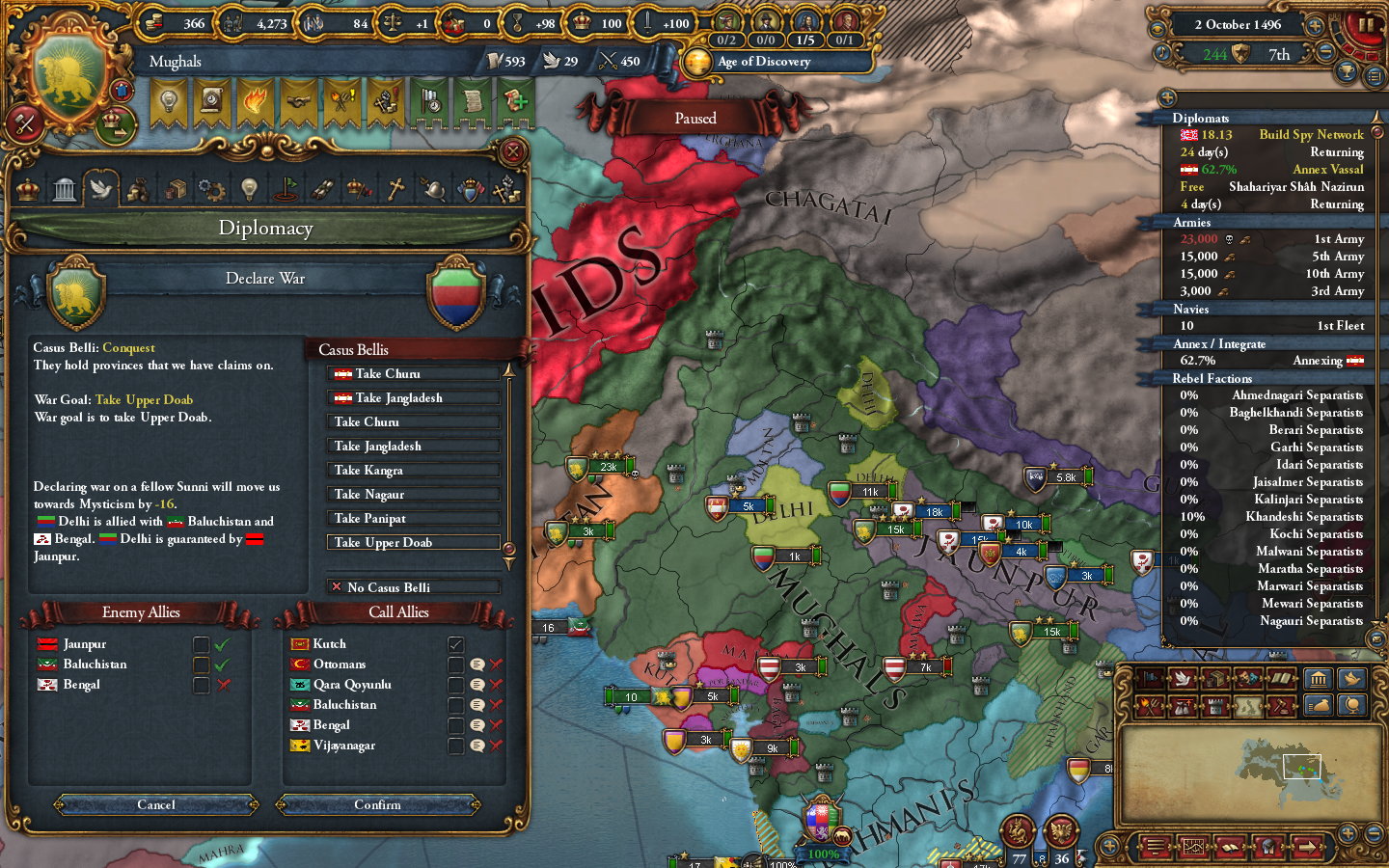Open the Missions panel (flag icon)
This screenshot has height=868, width=1389.
286,188
